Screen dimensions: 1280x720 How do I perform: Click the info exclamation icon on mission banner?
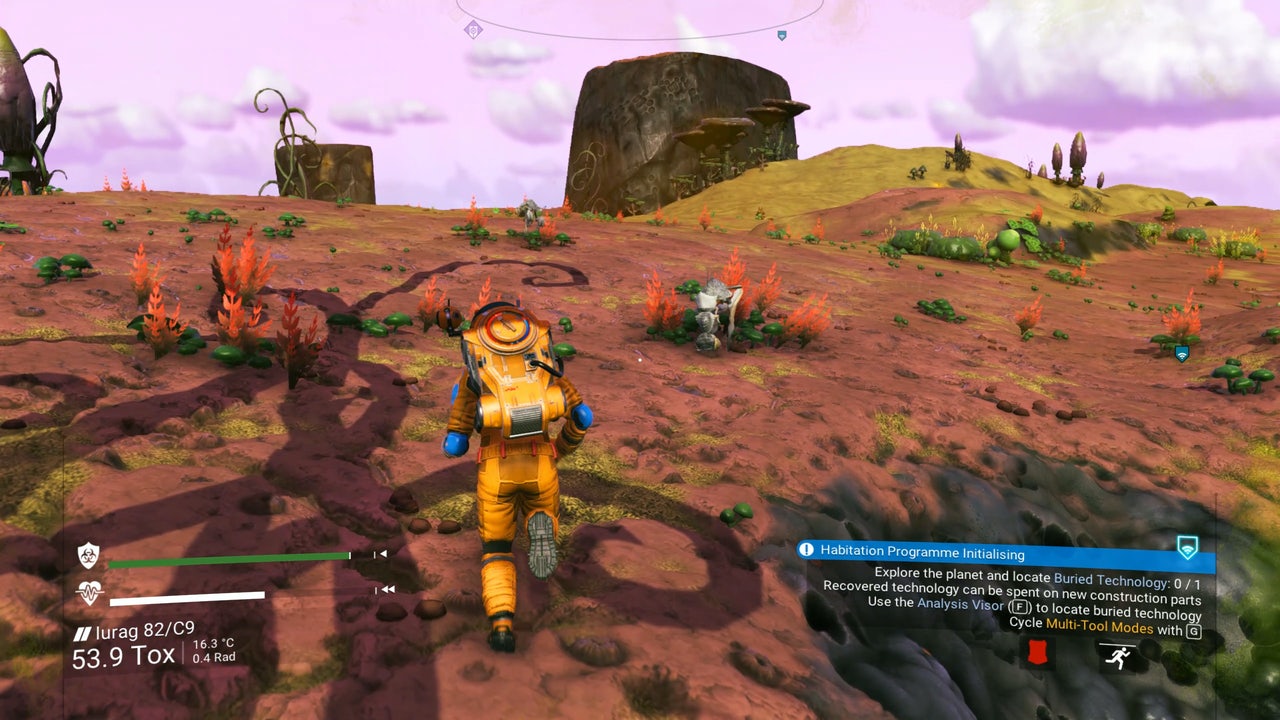pyautogui.click(x=806, y=551)
